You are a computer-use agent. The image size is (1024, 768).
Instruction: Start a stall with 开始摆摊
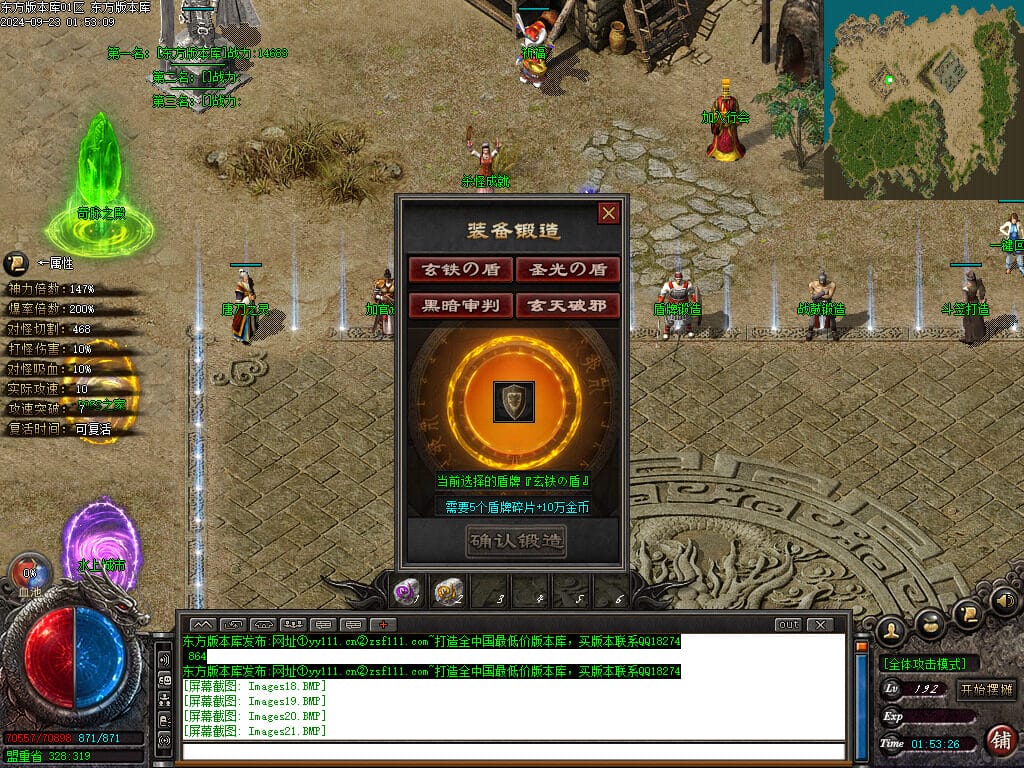pos(986,689)
